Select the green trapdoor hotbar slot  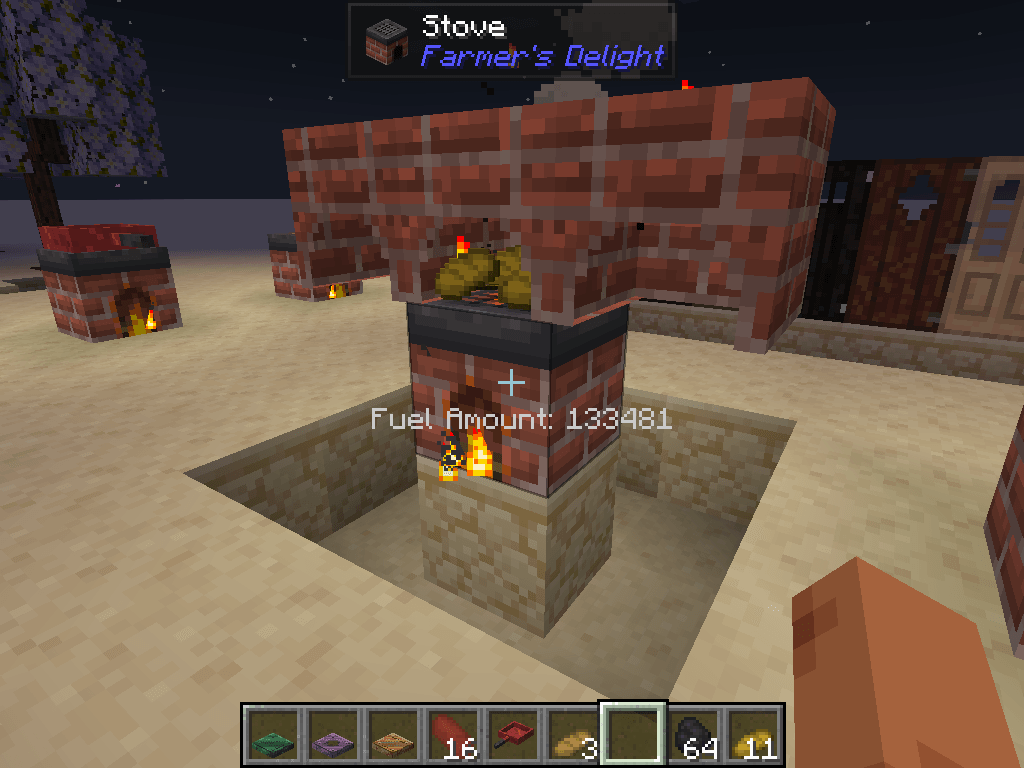coord(273,736)
